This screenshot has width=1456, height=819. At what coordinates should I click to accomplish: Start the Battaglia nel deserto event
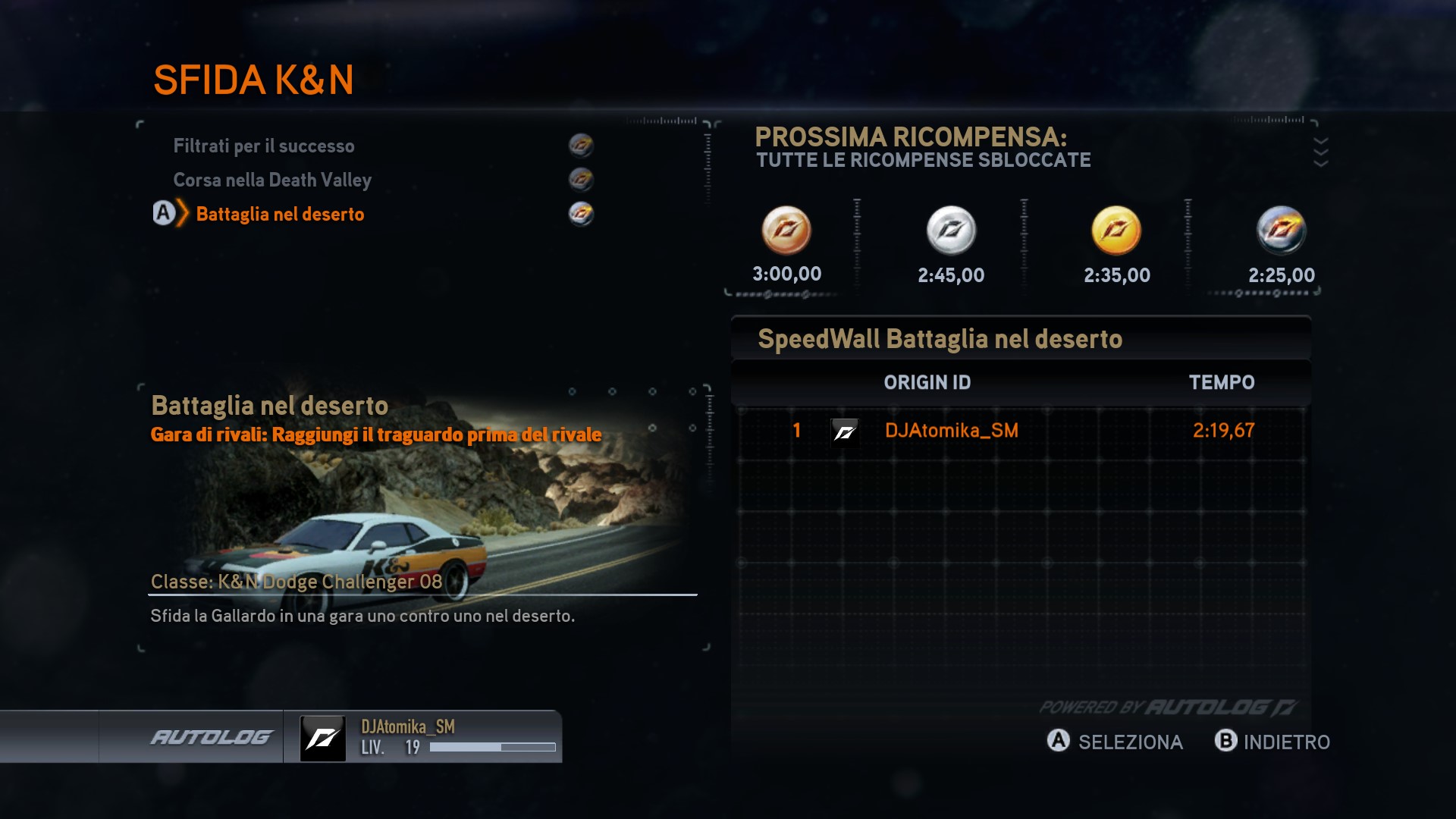point(280,214)
